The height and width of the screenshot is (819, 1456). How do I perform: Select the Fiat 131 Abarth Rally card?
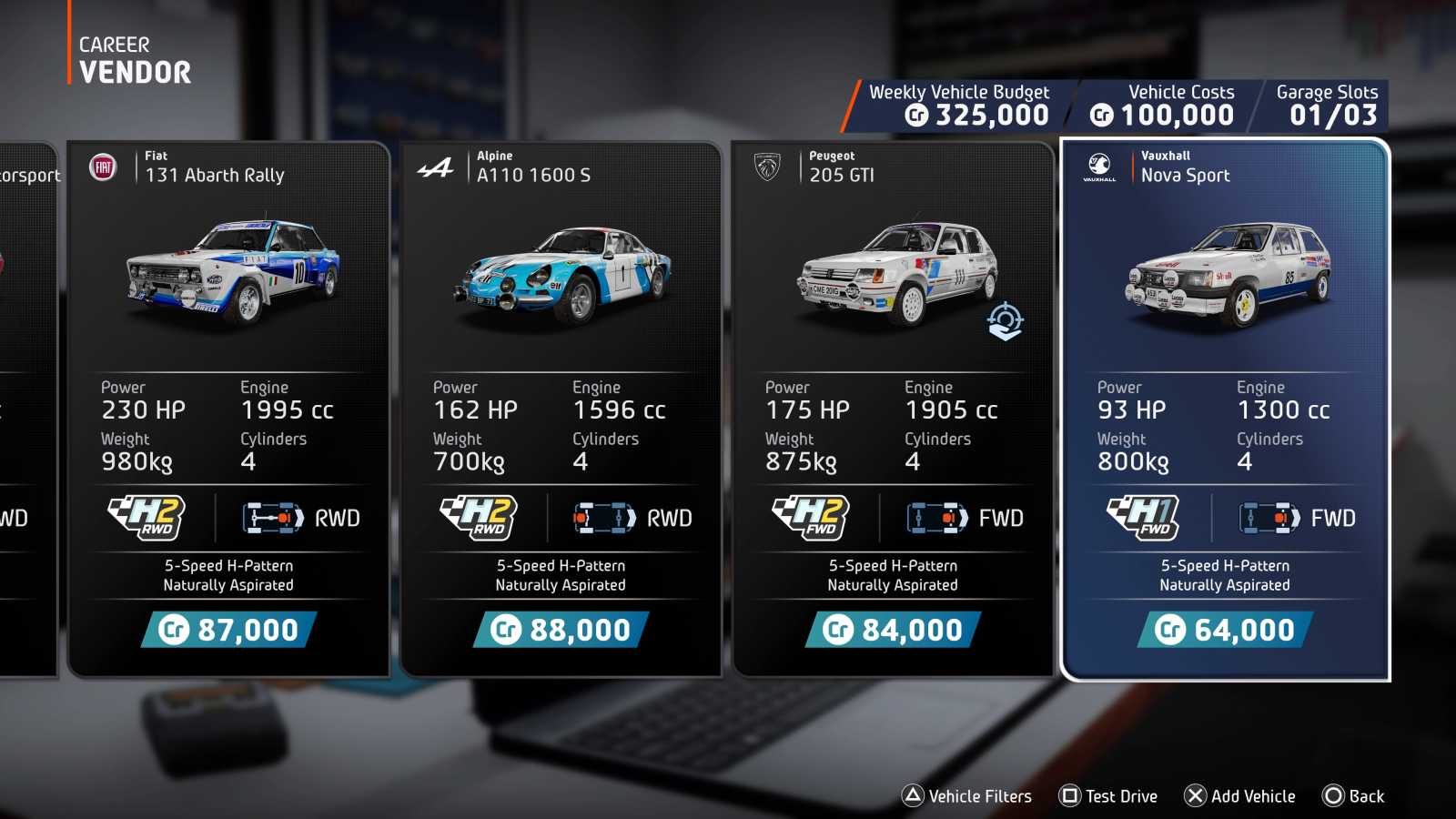click(228, 409)
